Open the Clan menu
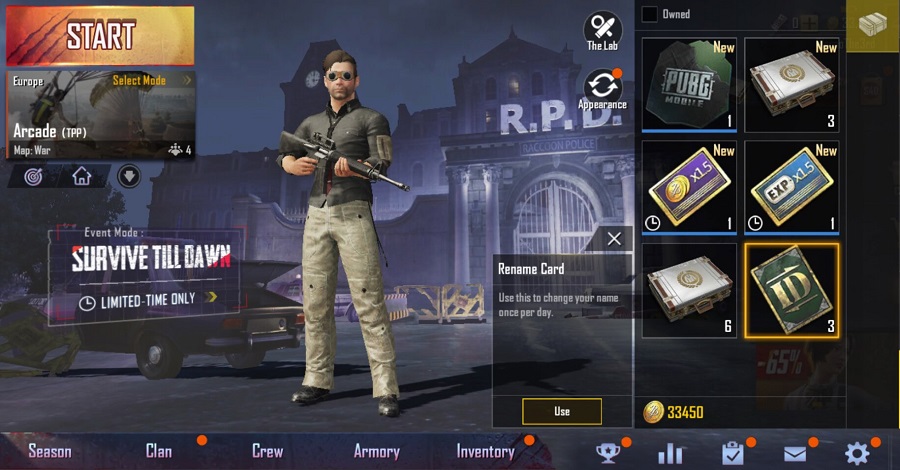Screen dimensions: 900x470 (x=159, y=451)
